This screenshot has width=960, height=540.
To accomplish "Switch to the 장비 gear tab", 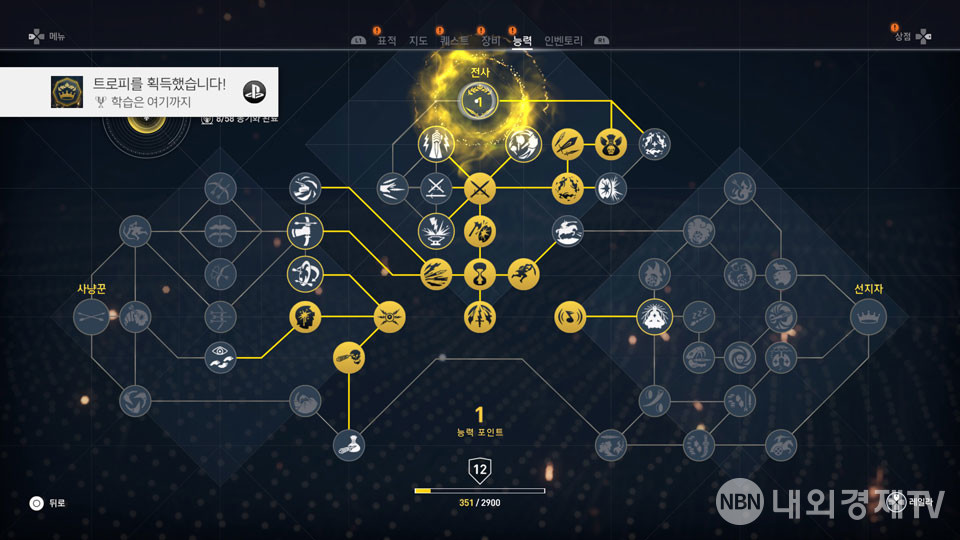I will click(489, 41).
